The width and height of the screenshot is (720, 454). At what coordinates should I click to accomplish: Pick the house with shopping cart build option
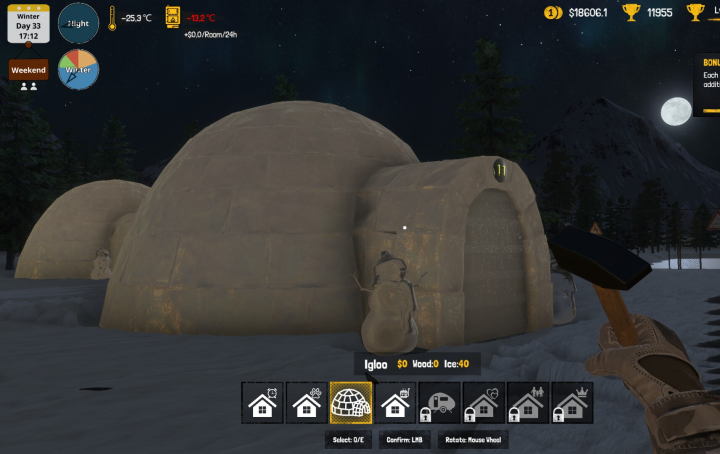click(395, 402)
